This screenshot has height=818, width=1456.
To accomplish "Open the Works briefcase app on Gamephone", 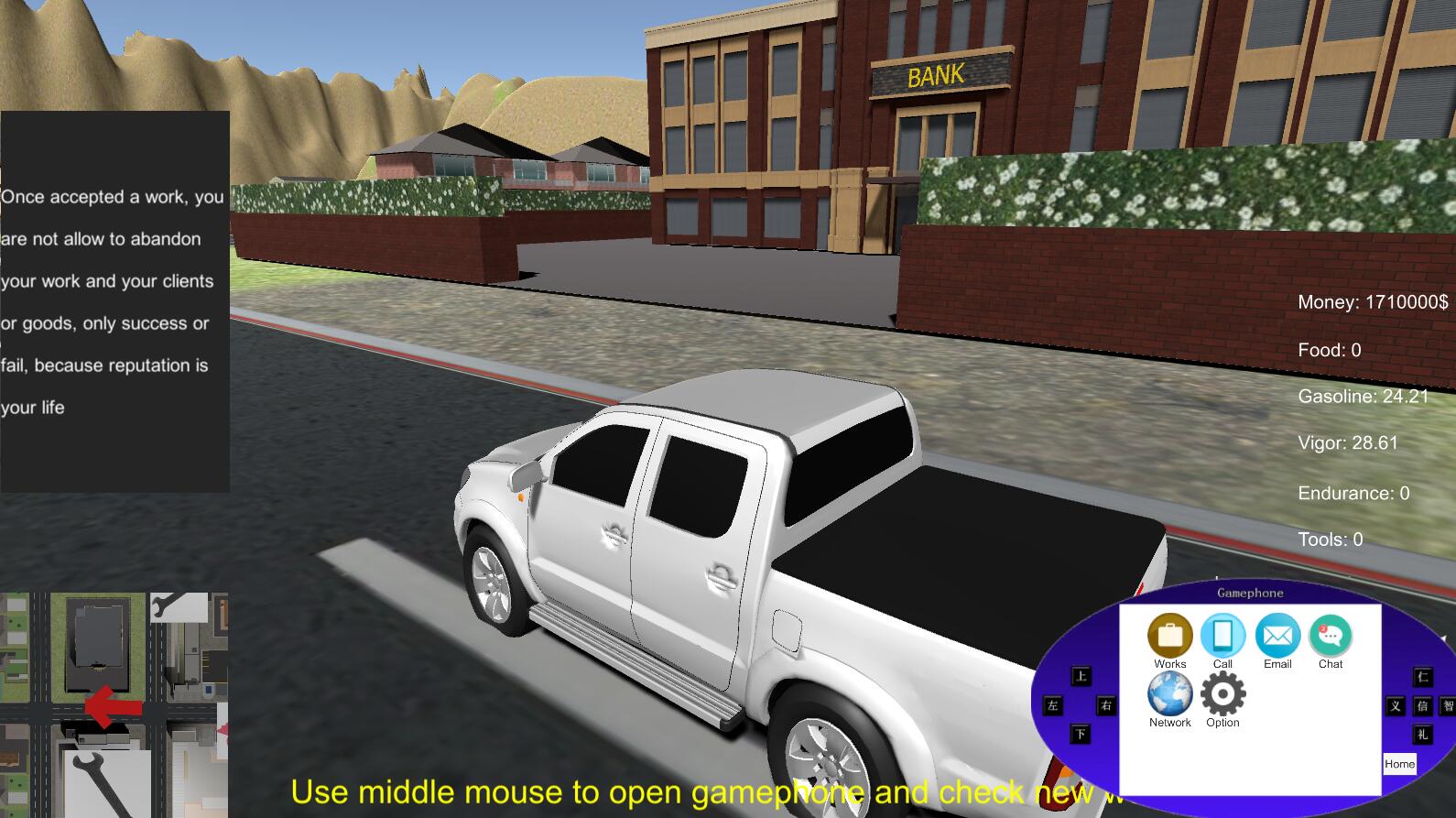I will [1169, 633].
